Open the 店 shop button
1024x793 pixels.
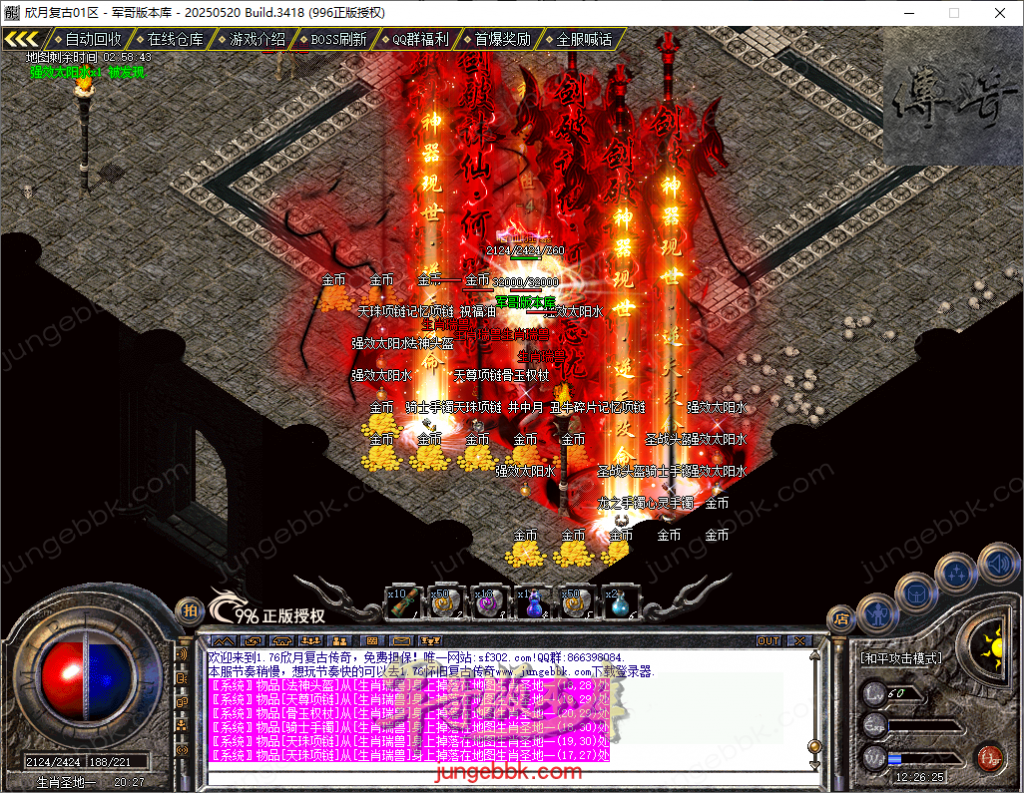[x=840, y=619]
